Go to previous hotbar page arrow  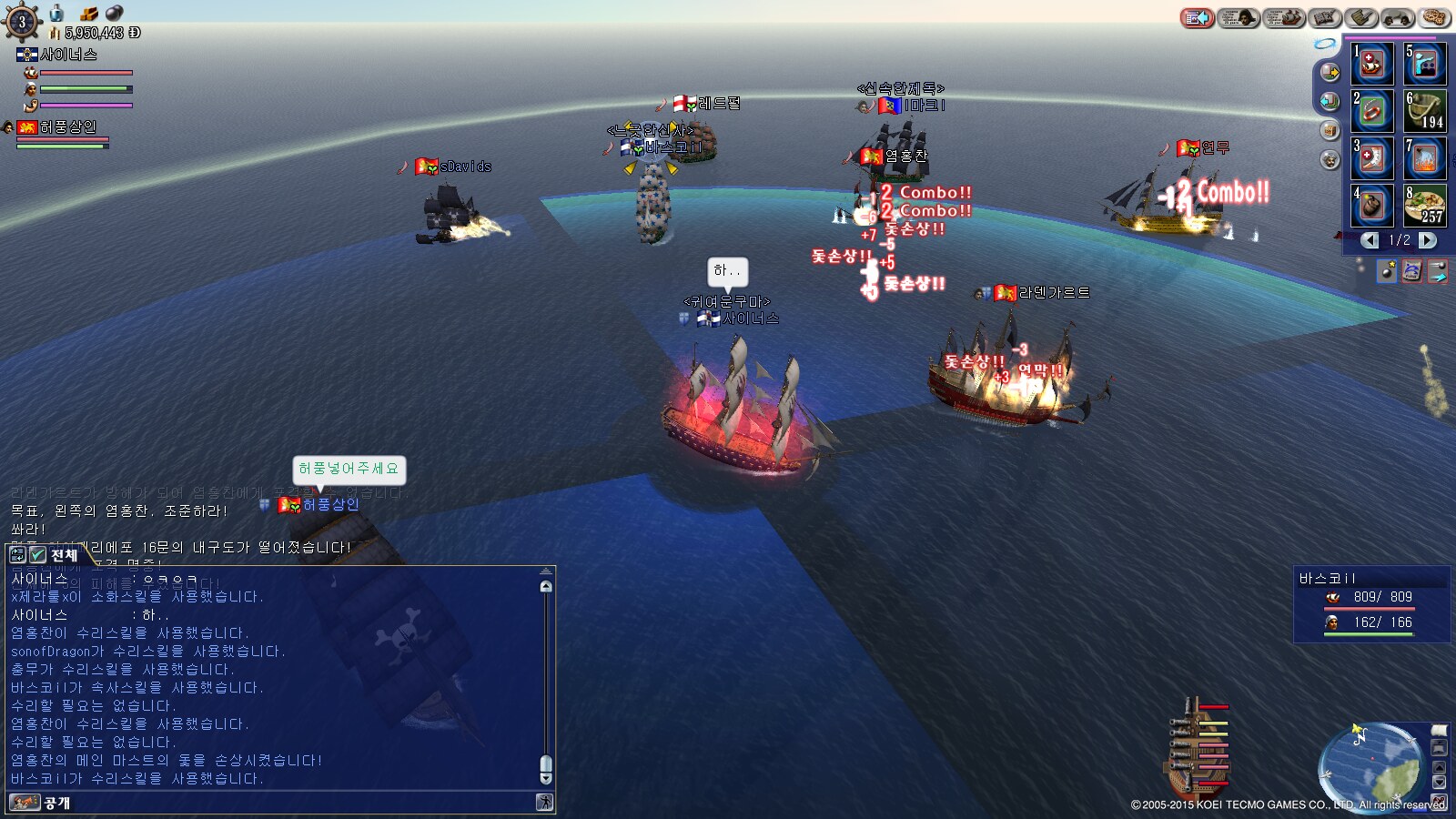click(1370, 240)
